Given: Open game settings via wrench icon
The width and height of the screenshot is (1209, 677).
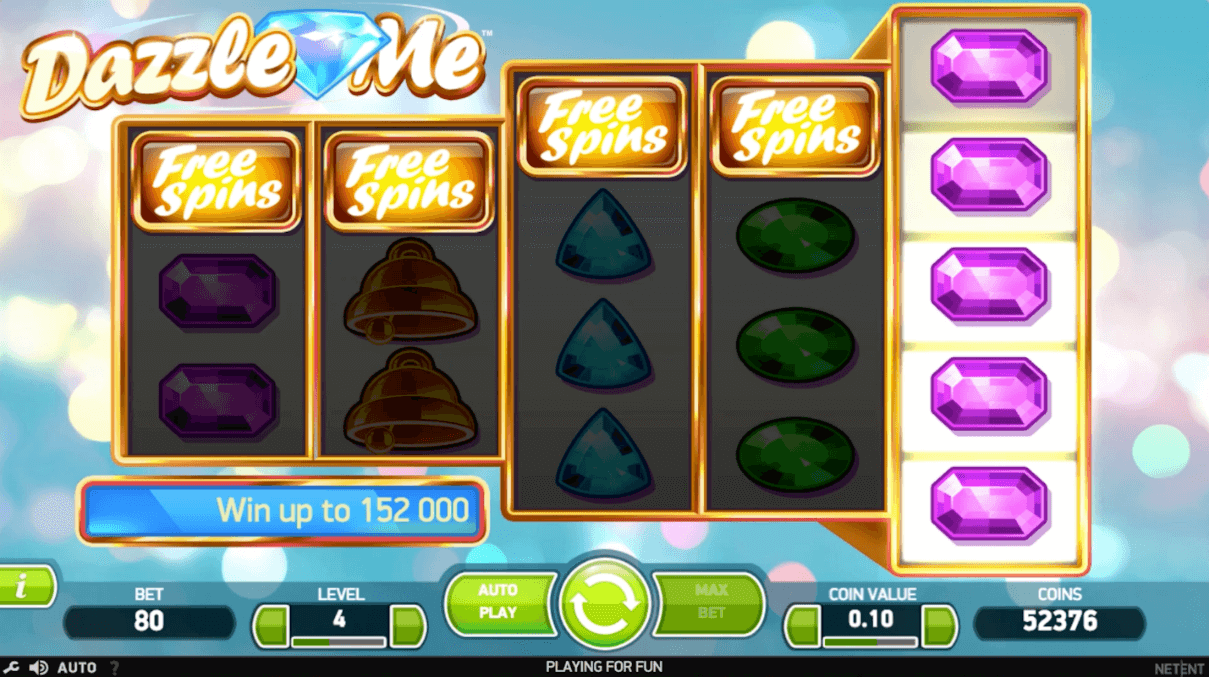Looking at the screenshot, I should pyautogui.click(x=11, y=667).
